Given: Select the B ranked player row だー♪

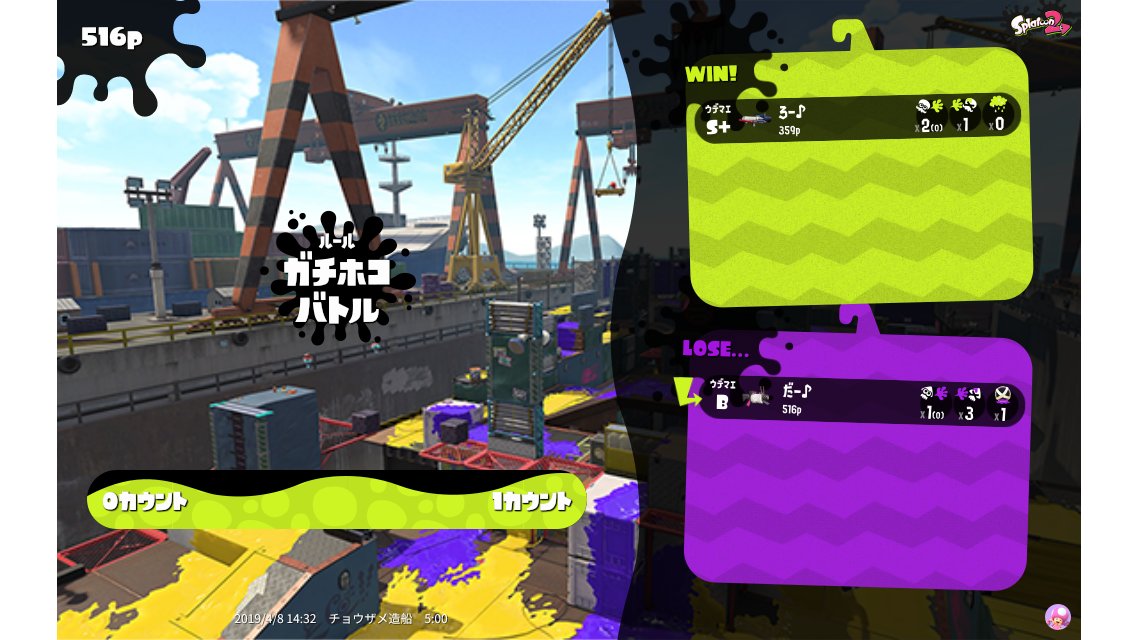Looking at the screenshot, I should click(857, 402).
